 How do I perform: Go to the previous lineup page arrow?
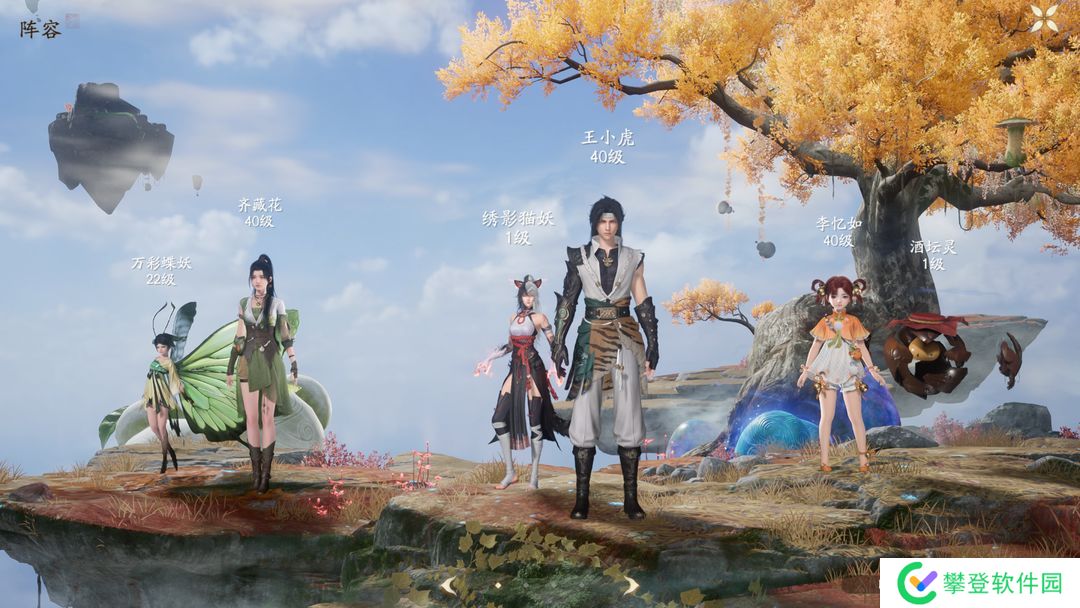tap(449, 585)
